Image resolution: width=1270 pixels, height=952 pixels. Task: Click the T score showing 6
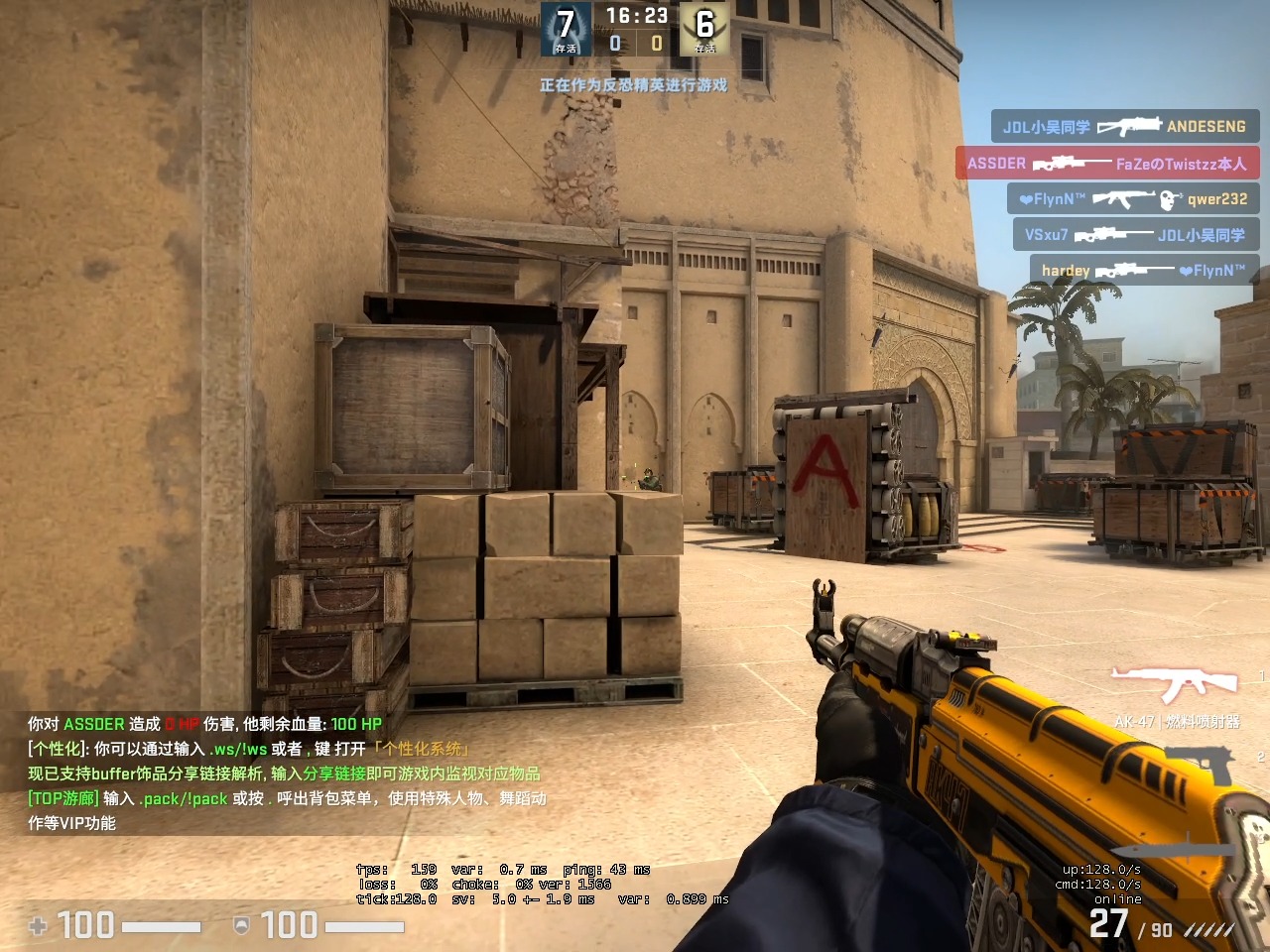704,24
